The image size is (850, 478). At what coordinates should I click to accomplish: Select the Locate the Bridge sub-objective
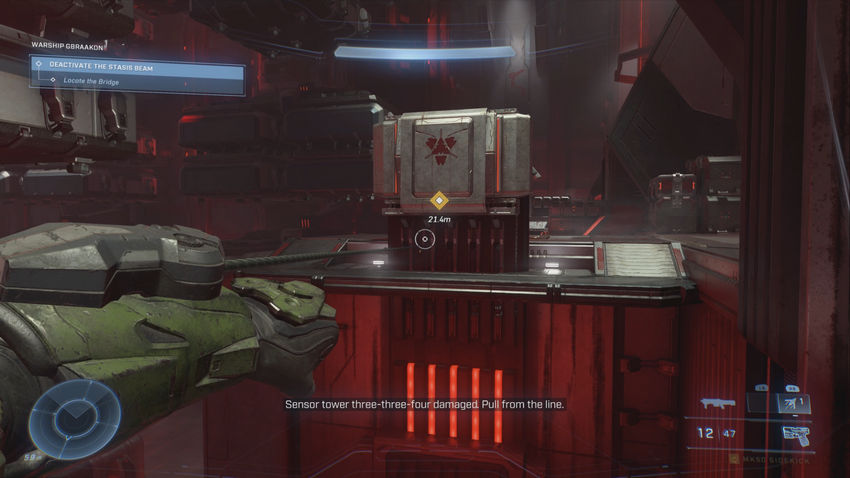(x=92, y=81)
